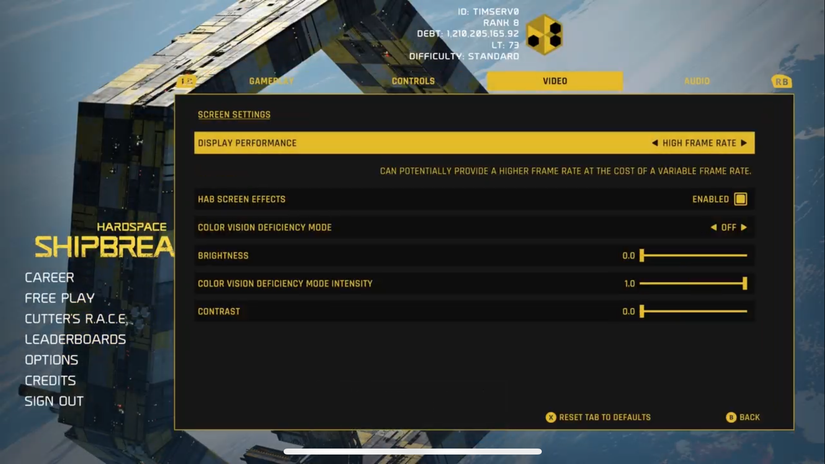Switch to the Audio tab
The width and height of the screenshot is (825, 464).
point(697,81)
